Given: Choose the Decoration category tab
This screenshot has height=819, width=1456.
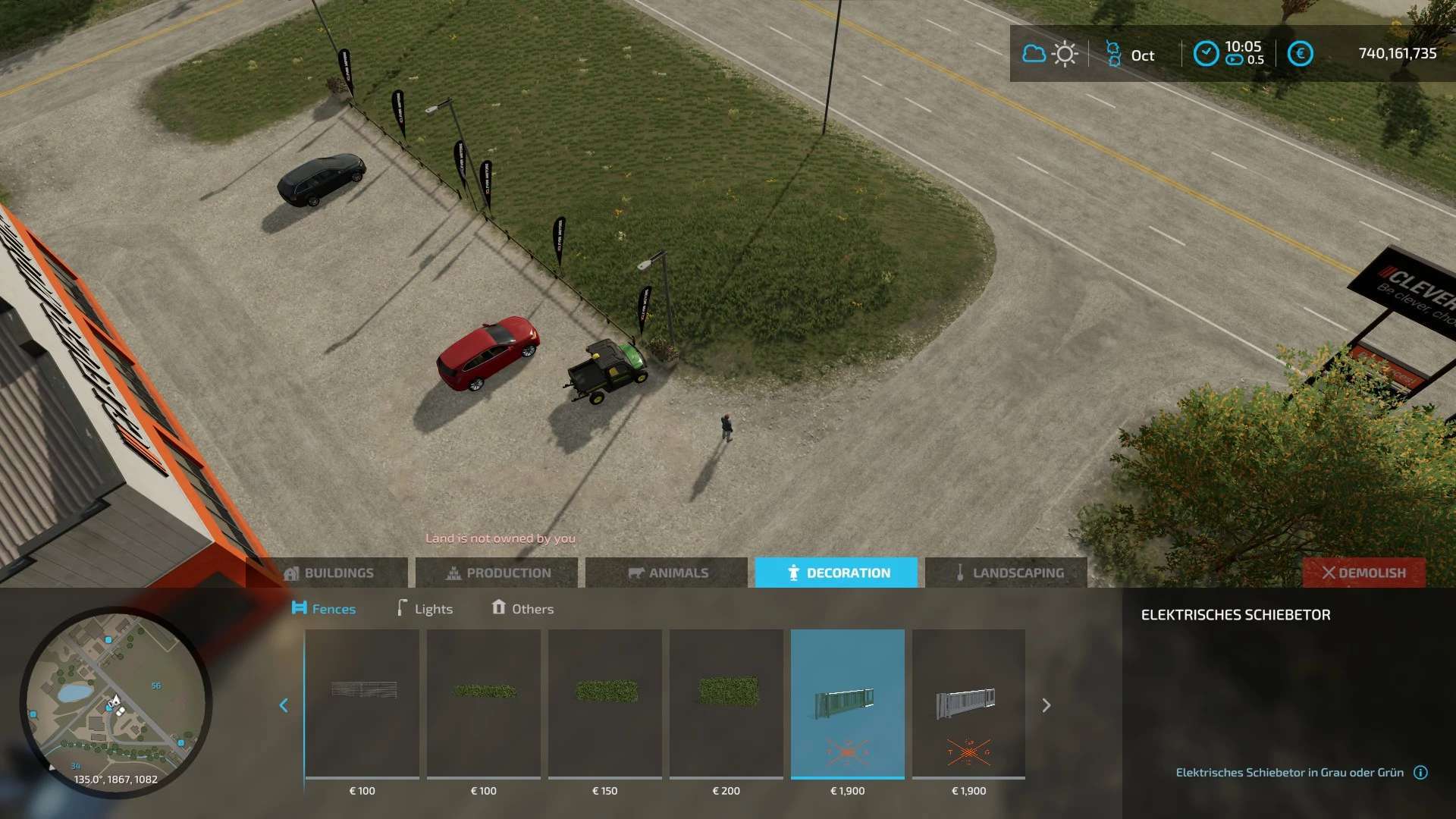Looking at the screenshot, I should click(x=836, y=573).
